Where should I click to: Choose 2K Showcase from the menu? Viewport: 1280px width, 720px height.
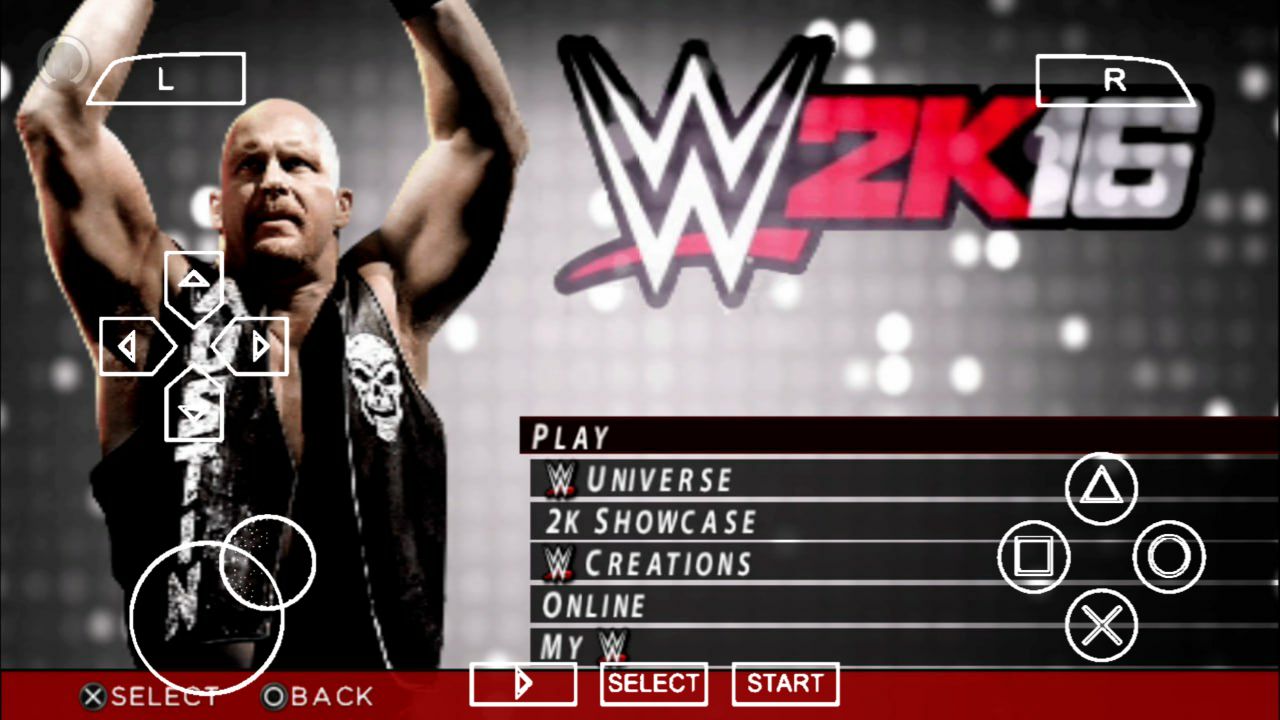[650, 522]
